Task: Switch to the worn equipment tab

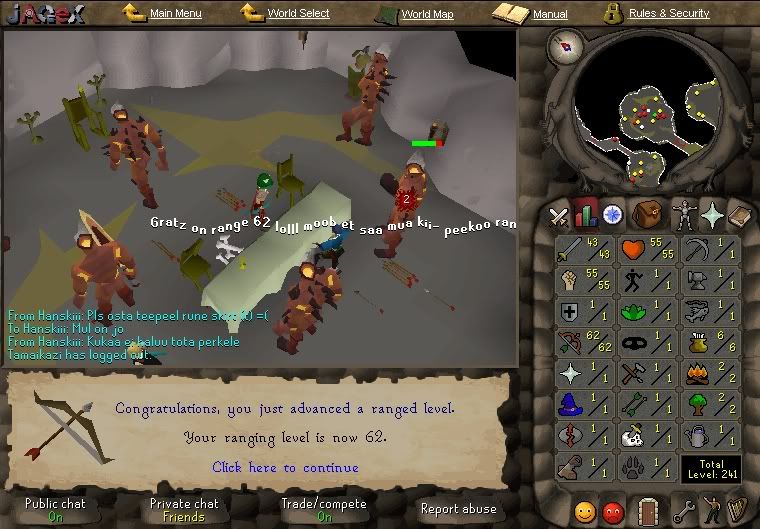Action: pos(682,214)
